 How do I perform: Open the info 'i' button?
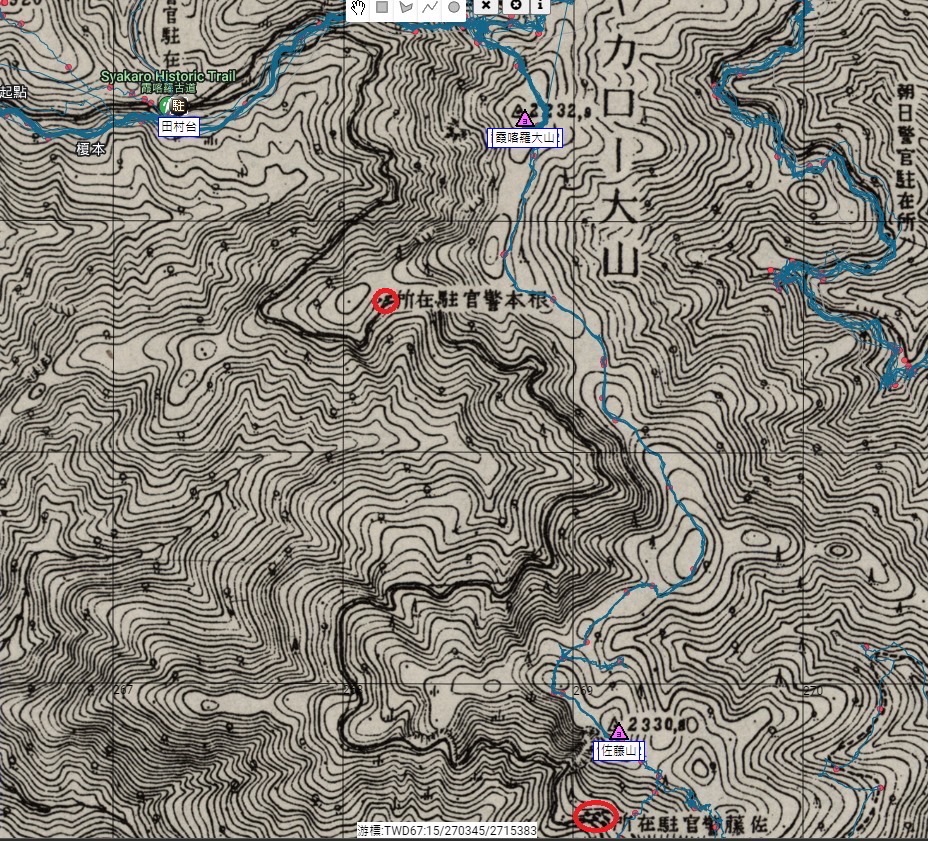pos(540,6)
